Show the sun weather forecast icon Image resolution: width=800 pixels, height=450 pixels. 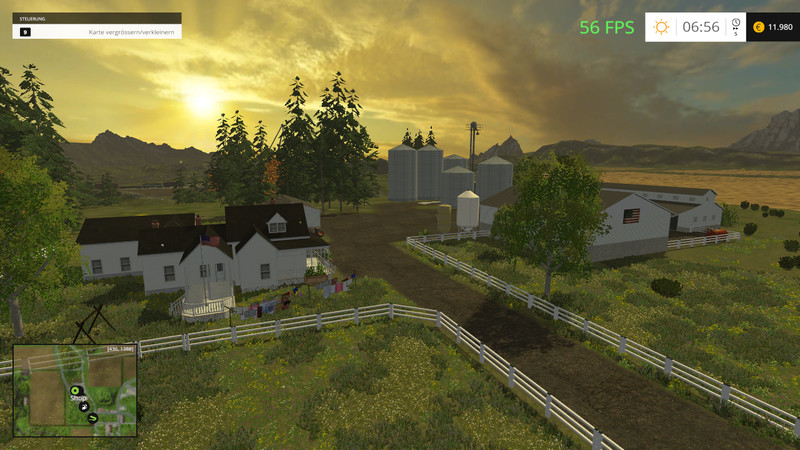tap(661, 27)
